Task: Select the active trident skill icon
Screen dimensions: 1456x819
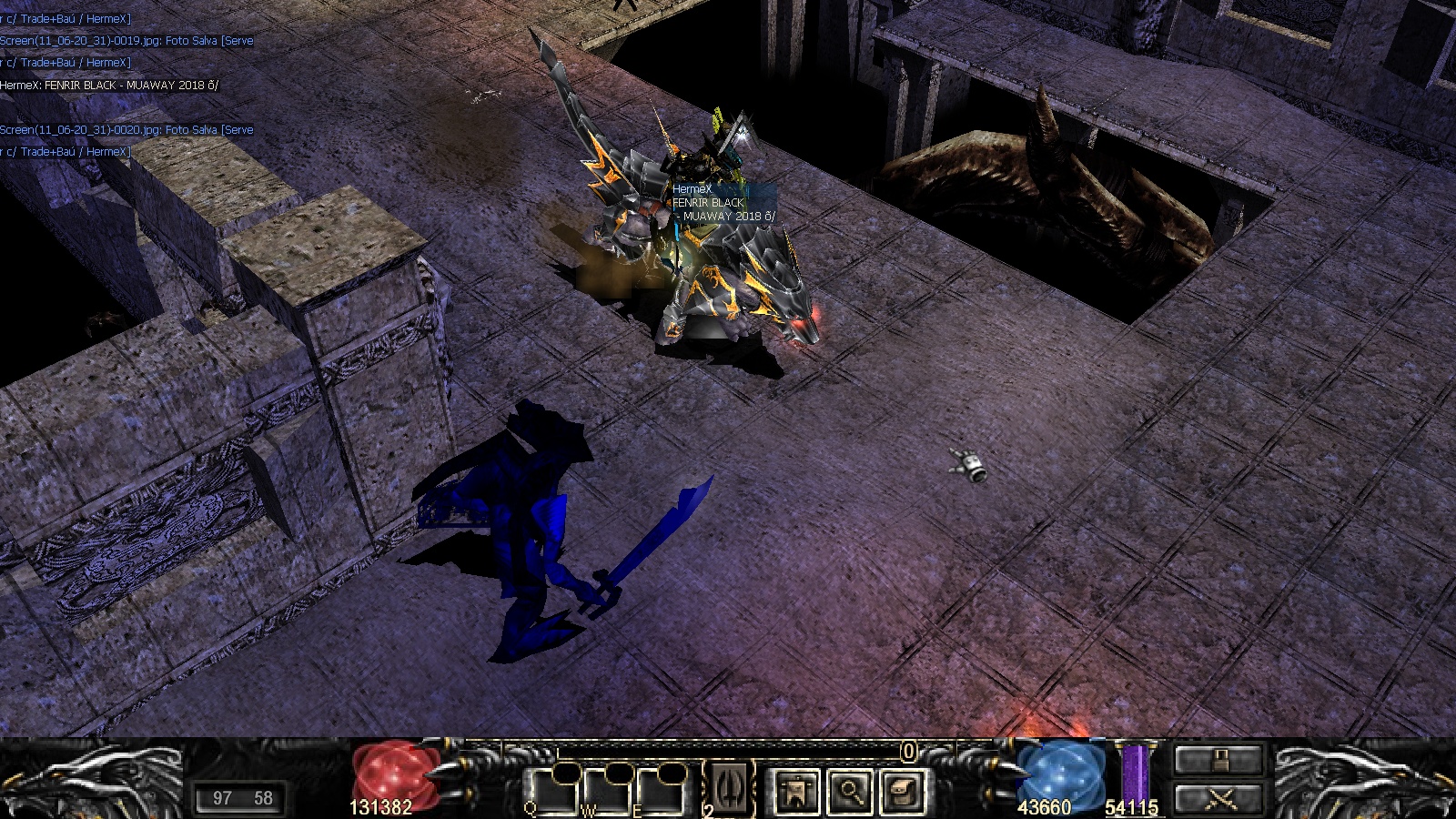Action: (730, 788)
